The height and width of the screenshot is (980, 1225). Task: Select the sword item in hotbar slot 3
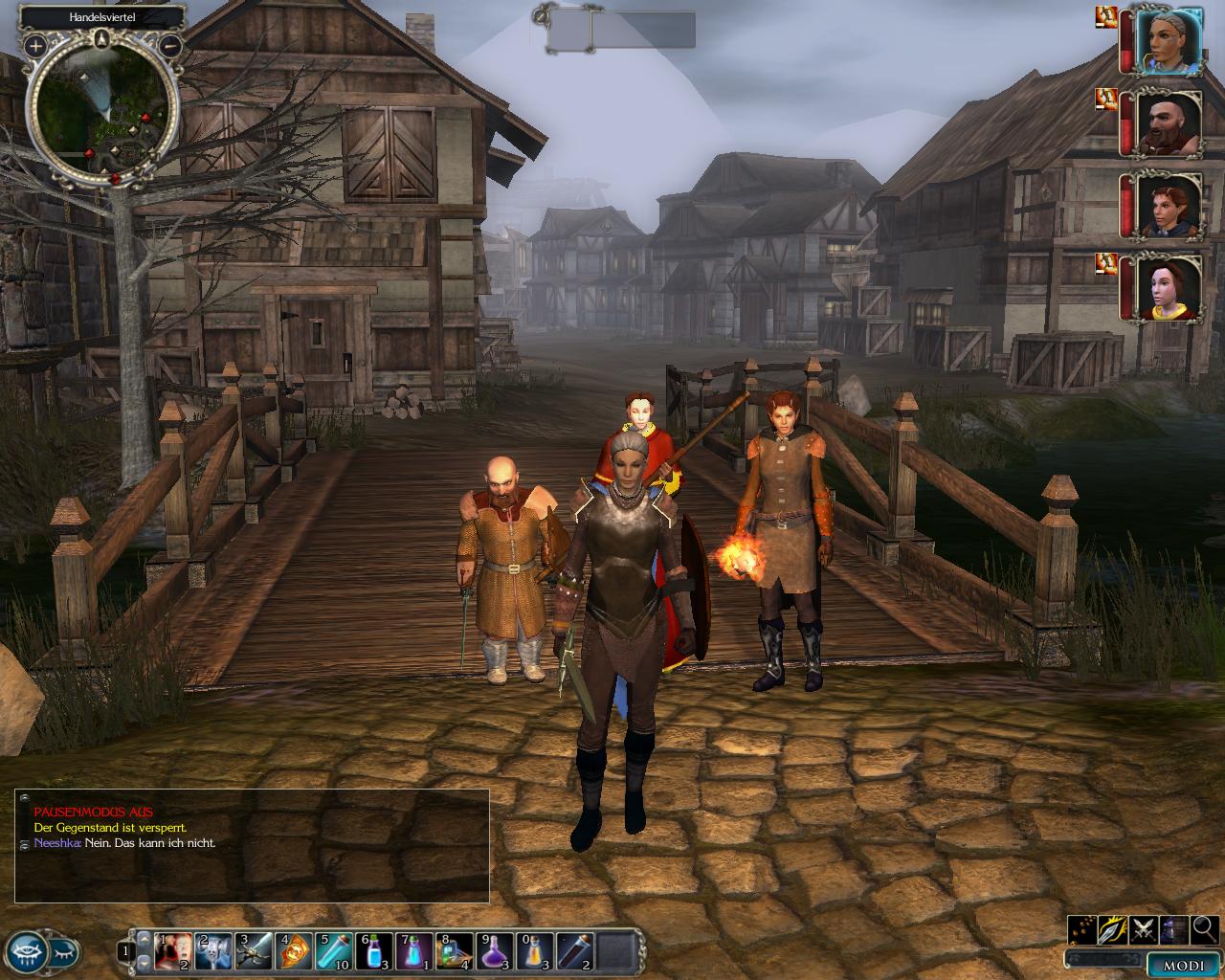[253, 951]
